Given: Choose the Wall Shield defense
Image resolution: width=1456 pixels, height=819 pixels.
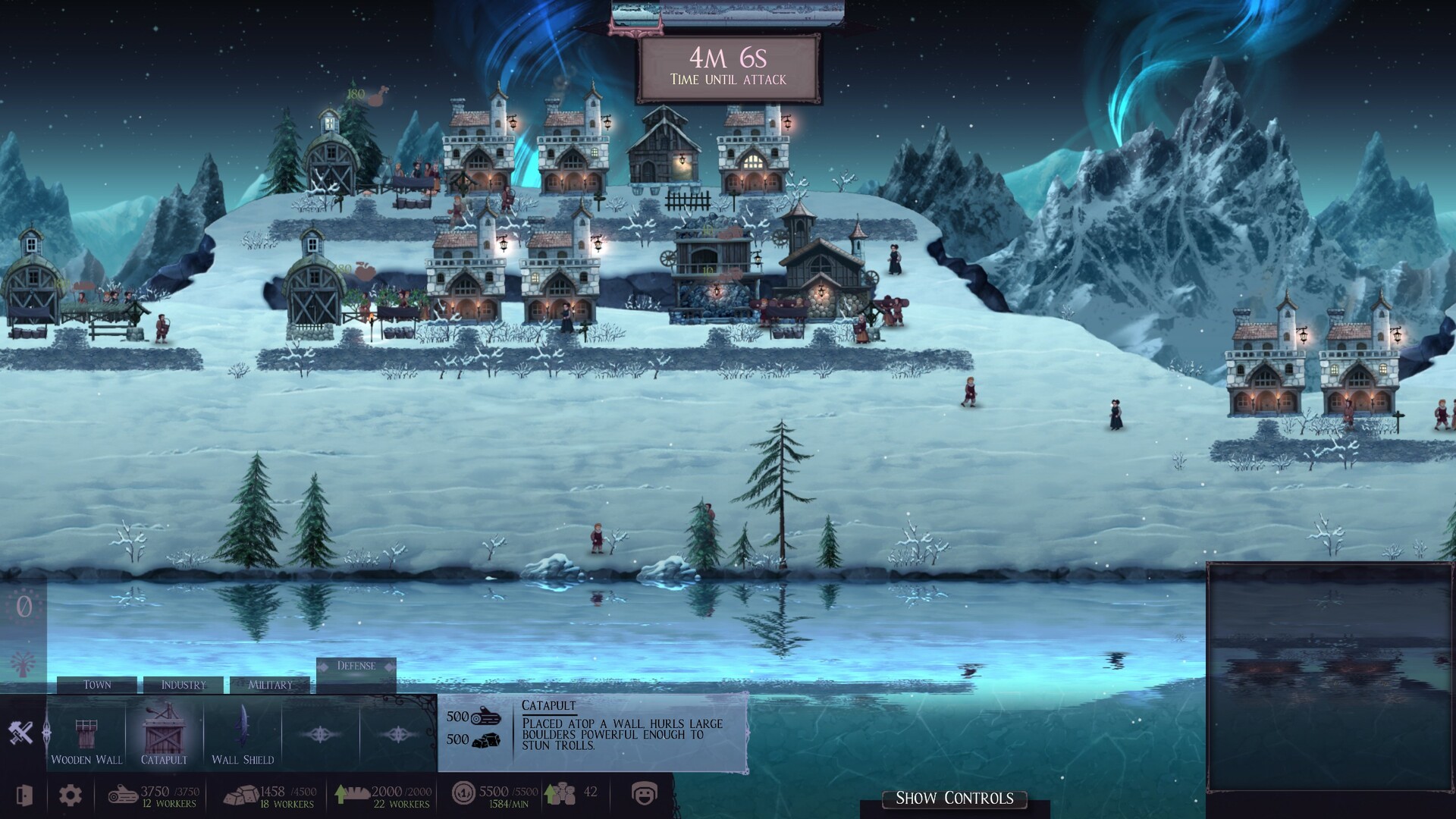Looking at the screenshot, I should (x=243, y=736).
